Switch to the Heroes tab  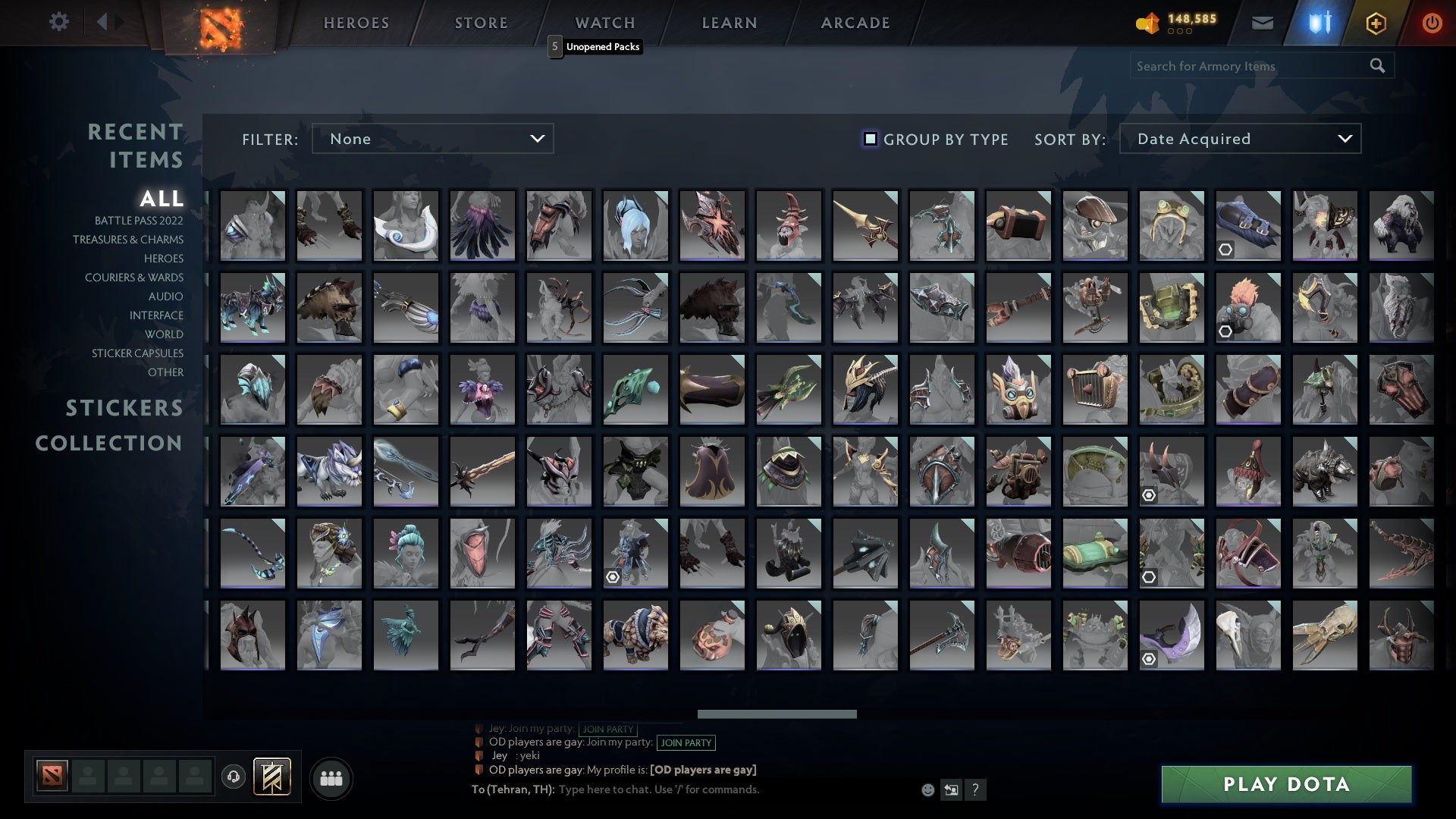(356, 23)
